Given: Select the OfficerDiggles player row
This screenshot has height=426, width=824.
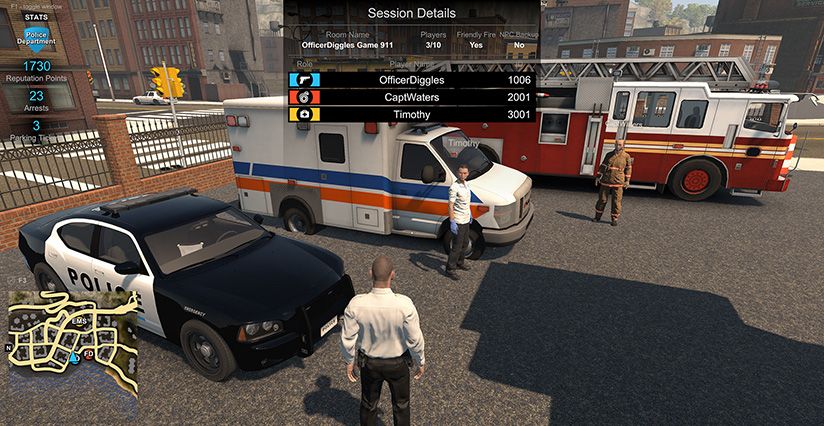Looking at the screenshot, I should point(412,79).
